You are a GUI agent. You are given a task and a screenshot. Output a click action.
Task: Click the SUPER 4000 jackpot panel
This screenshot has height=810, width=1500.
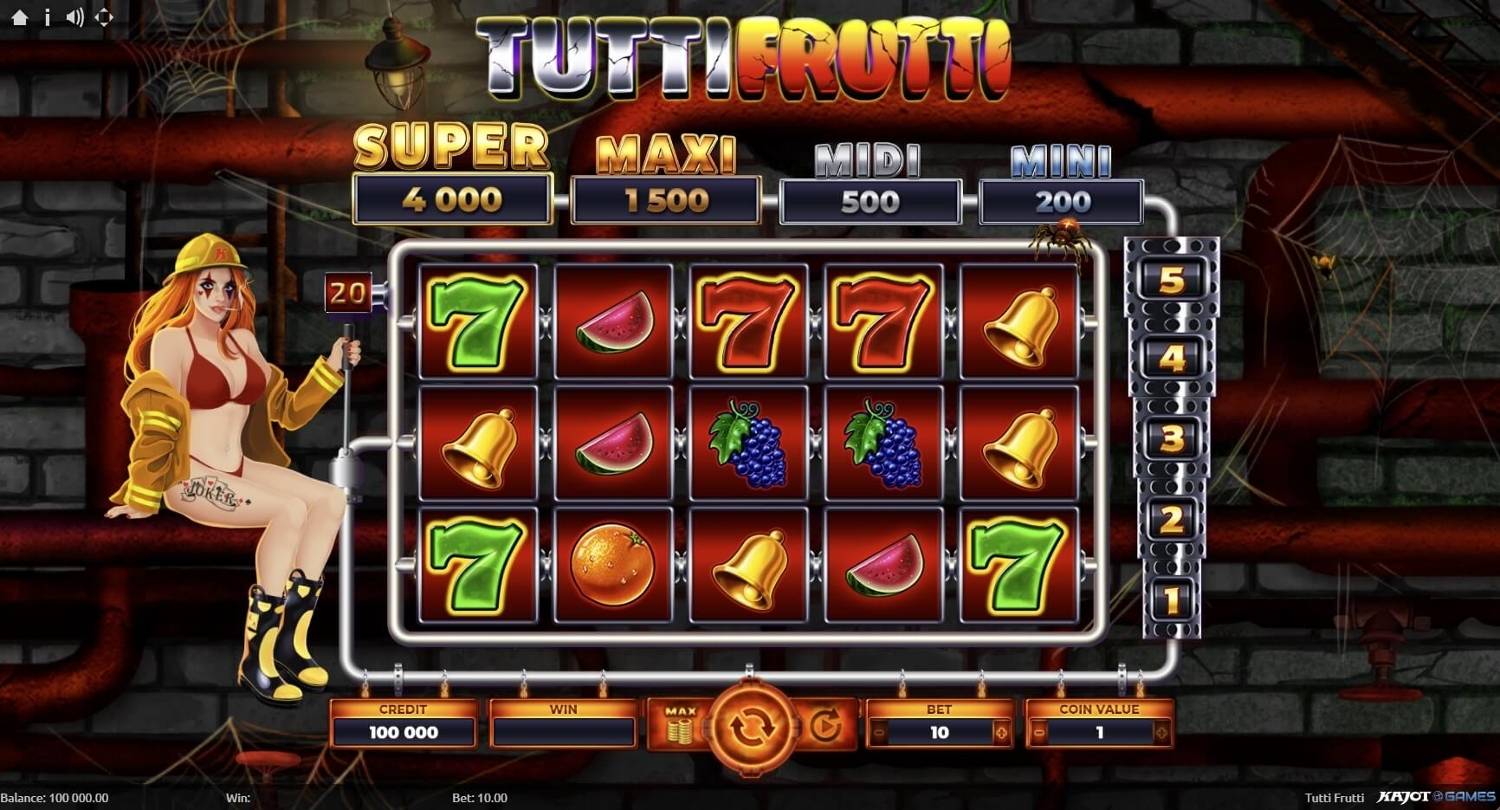(x=451, y=200)
